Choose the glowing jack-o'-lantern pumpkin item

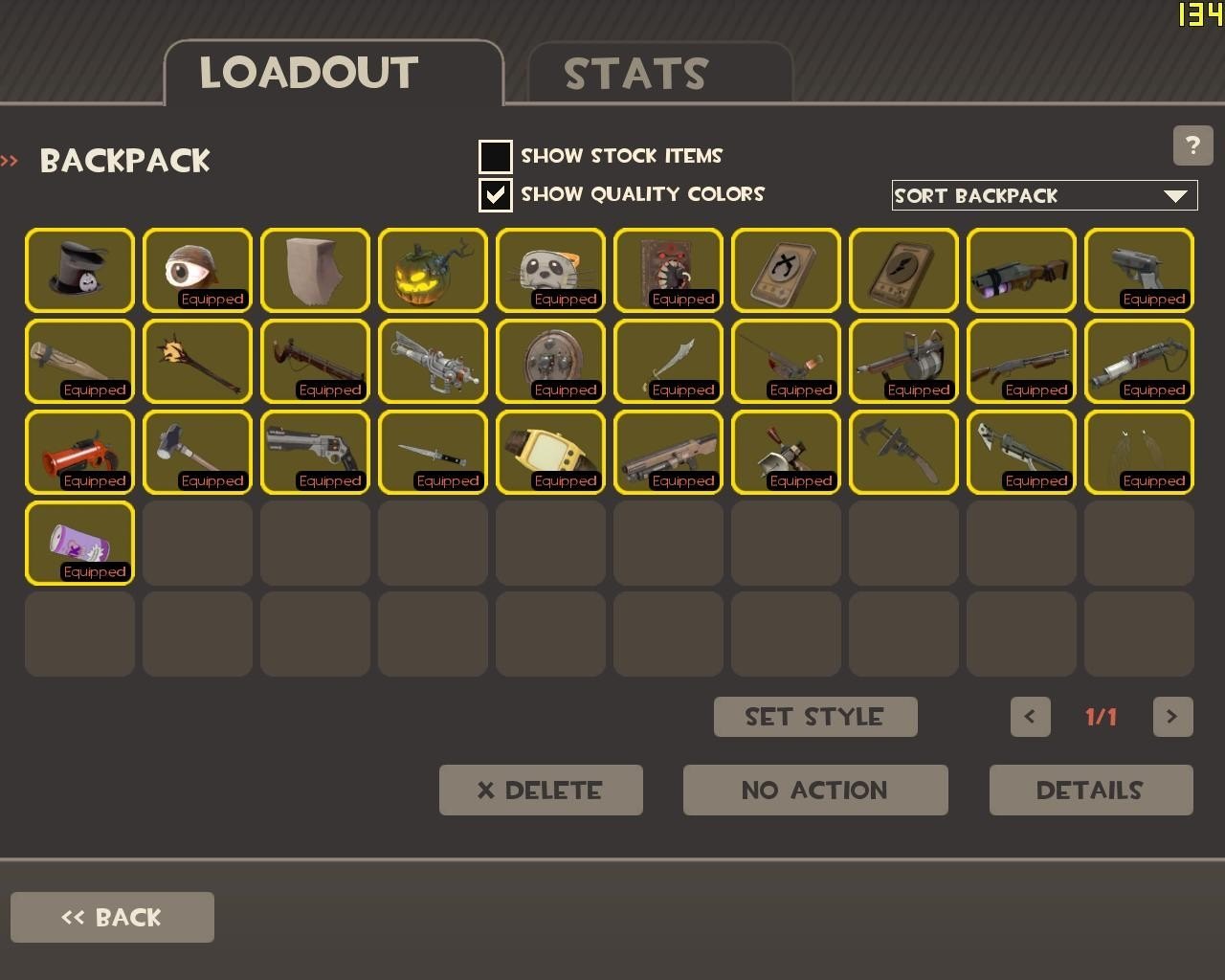coord(433,270)
